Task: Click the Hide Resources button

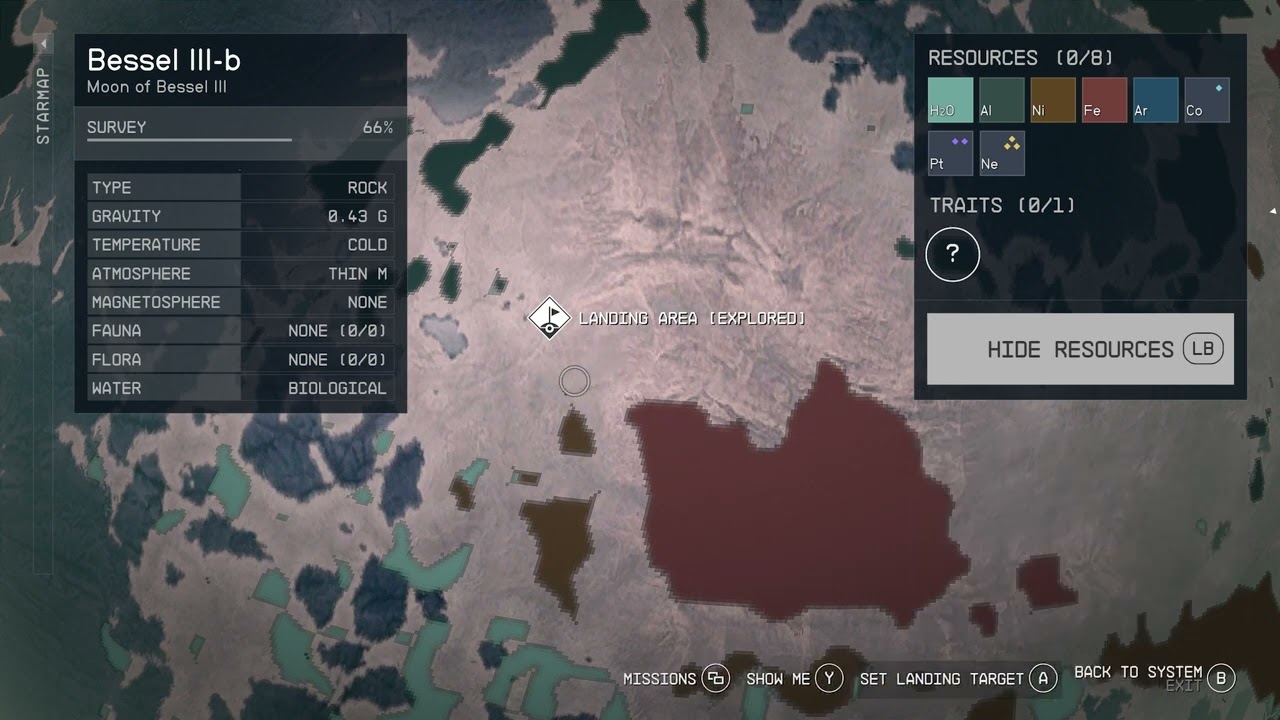Action: 1080,349
